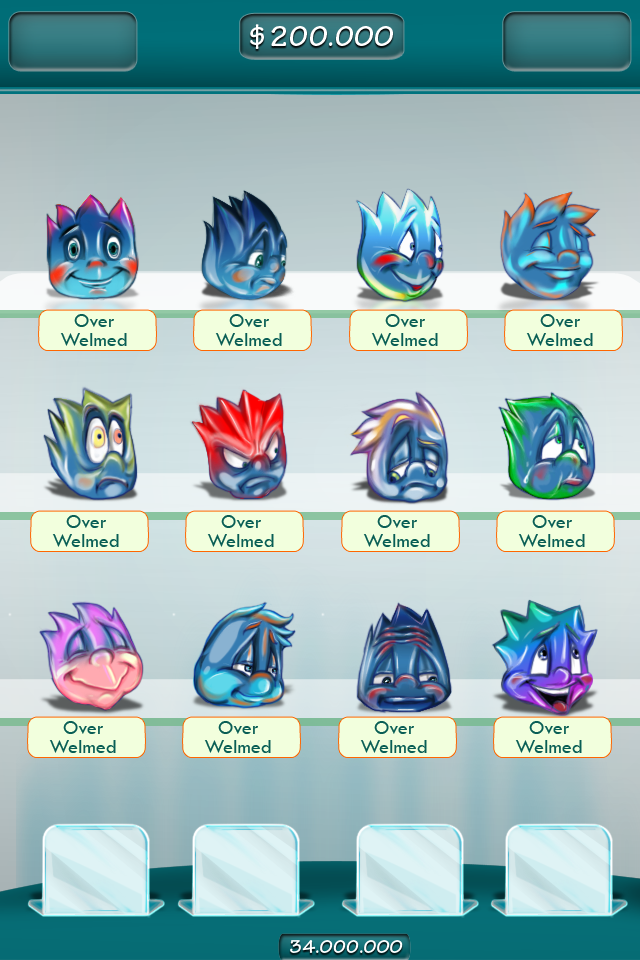Choose the dark blue spiky frowning face
640x960 pixels.
click(244, 250)
